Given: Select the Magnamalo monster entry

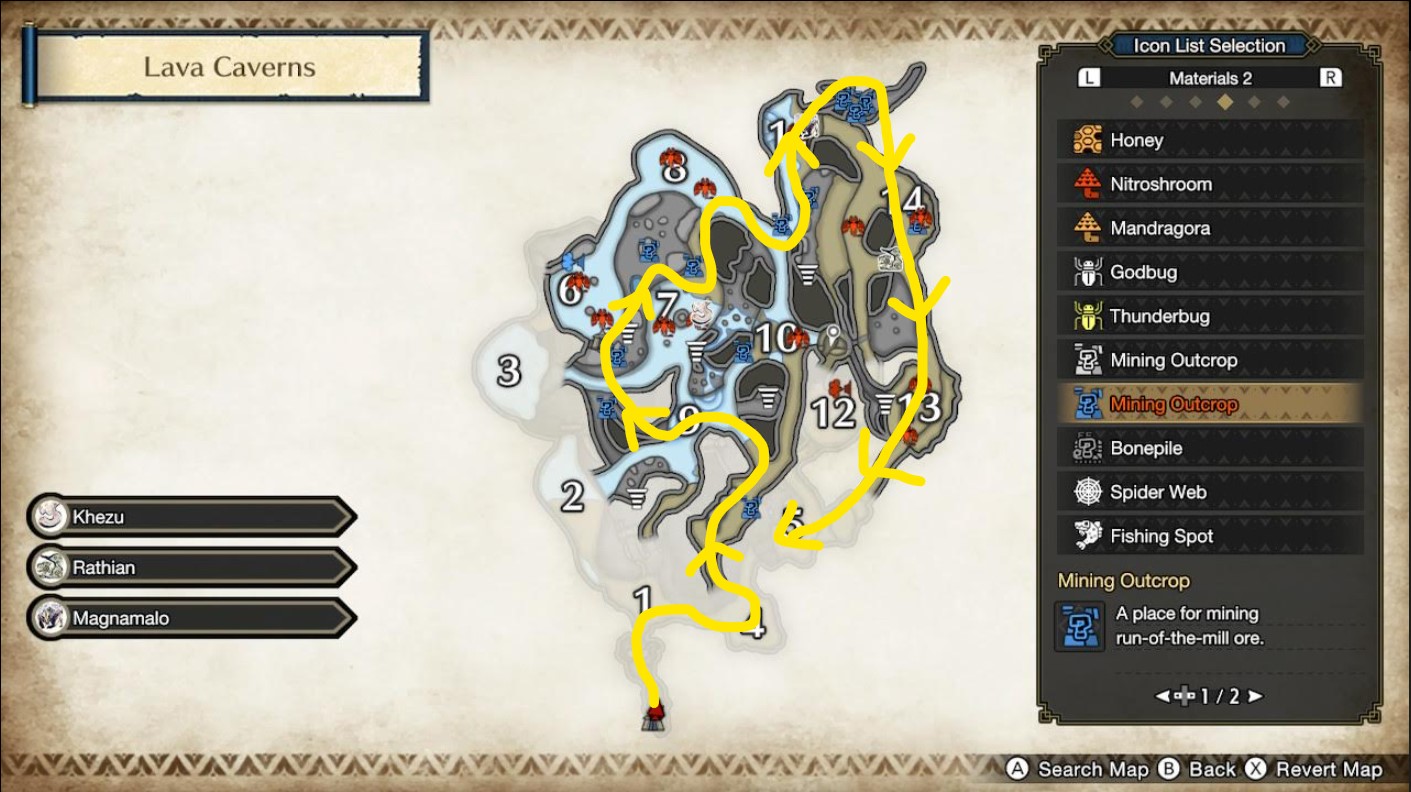Looking at the screenshot, I should coord(190,618).
